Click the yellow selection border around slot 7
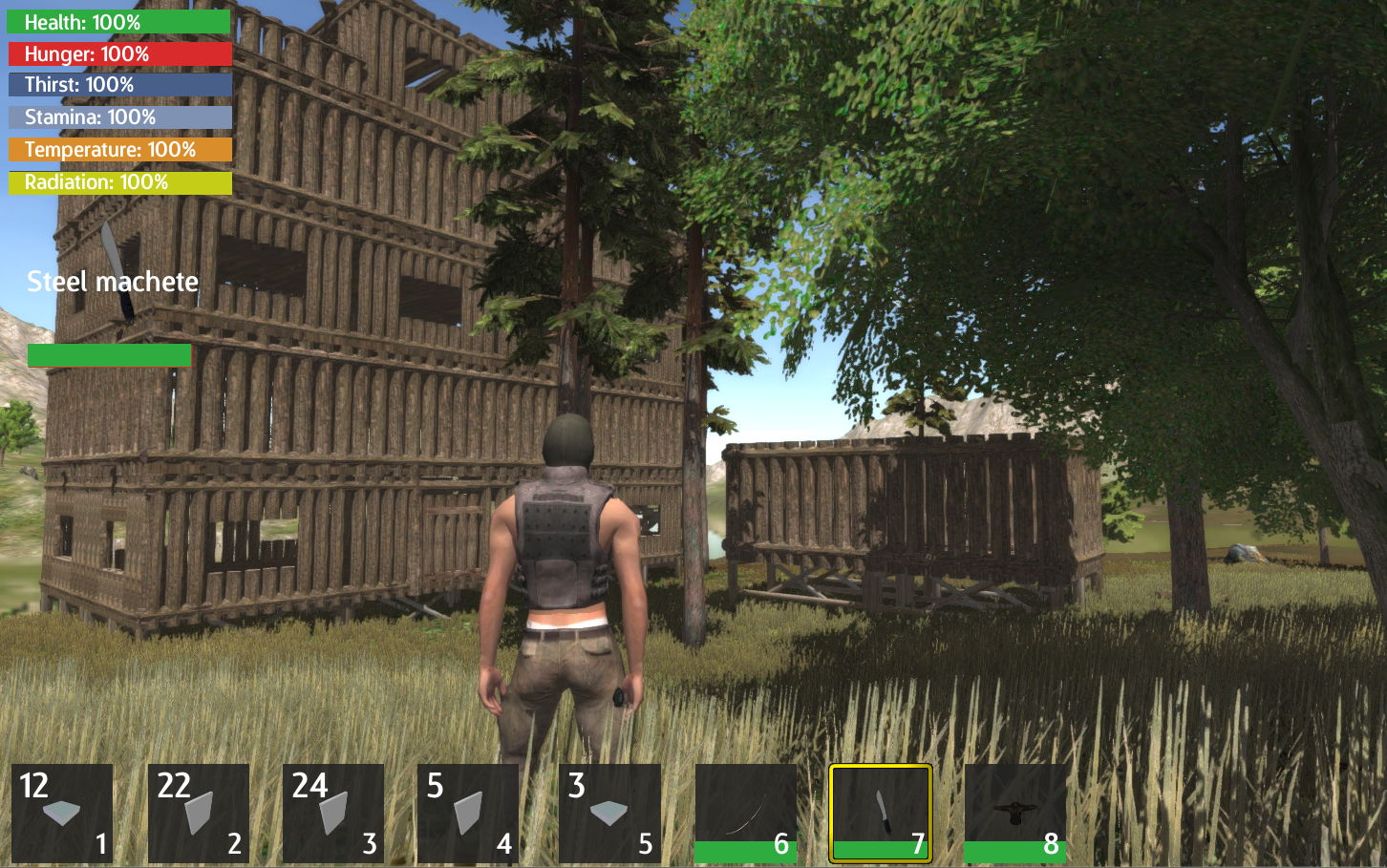Screen dimensions: 1387x868 tap(881, 767)
